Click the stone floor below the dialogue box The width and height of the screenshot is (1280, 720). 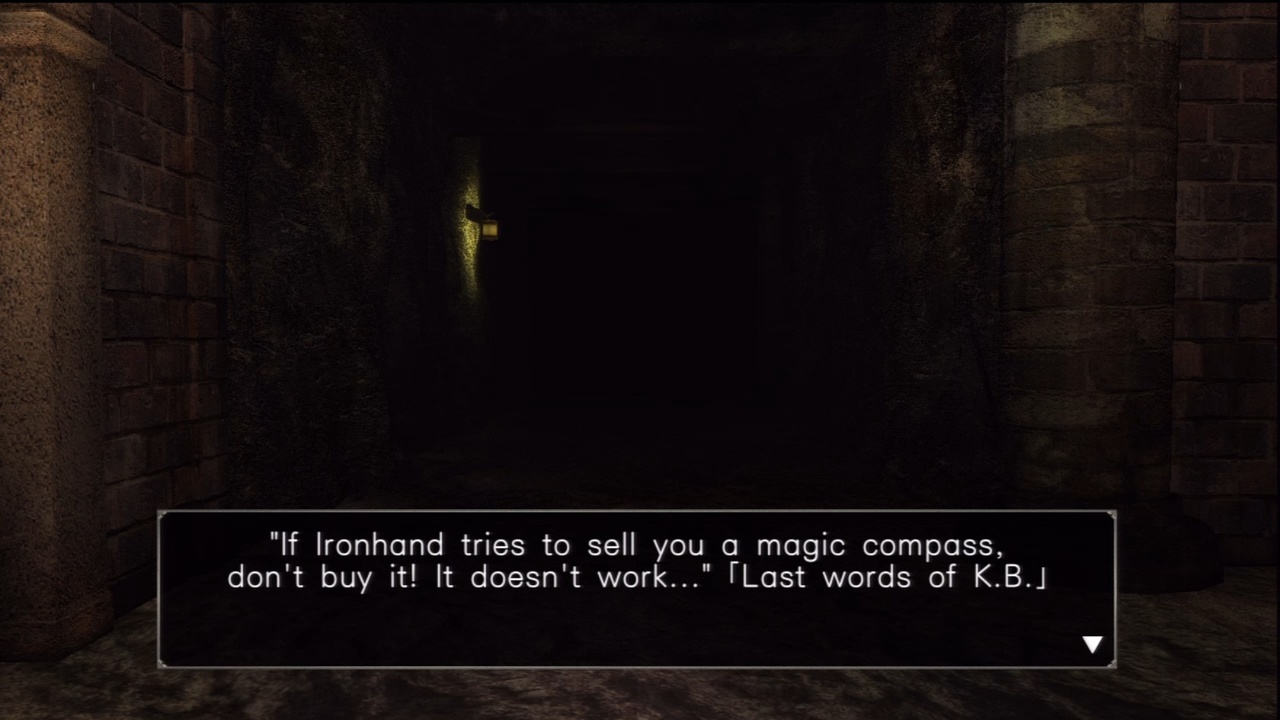pyautogui.click(x=640, y=700)
